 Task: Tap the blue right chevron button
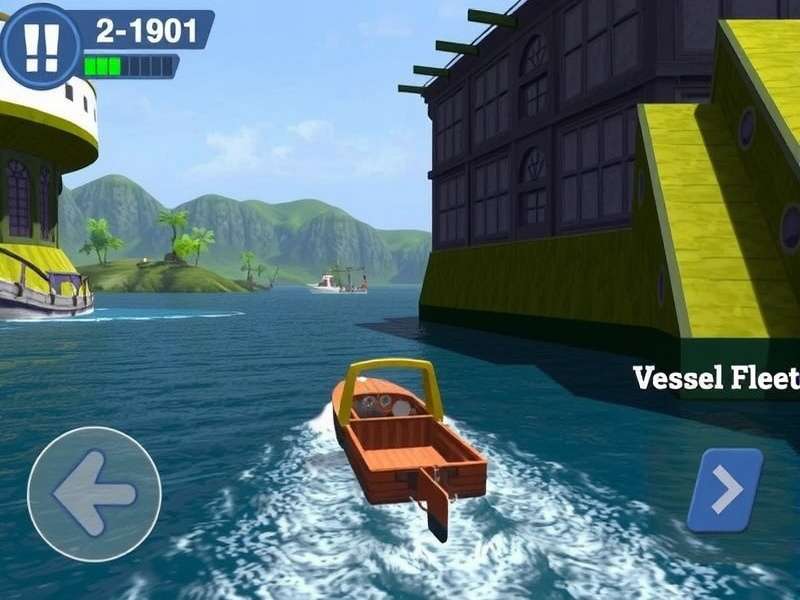[x=725, y=490]
